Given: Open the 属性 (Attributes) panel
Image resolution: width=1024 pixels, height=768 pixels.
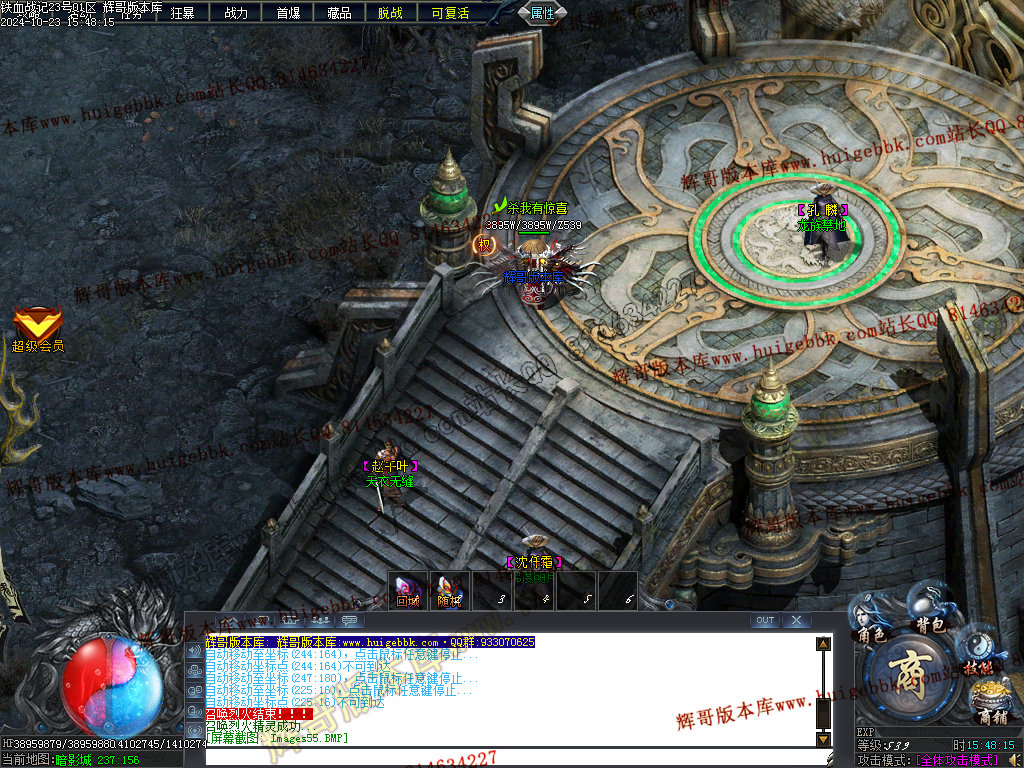Looking at the screenshot, I should coord(543,13).
